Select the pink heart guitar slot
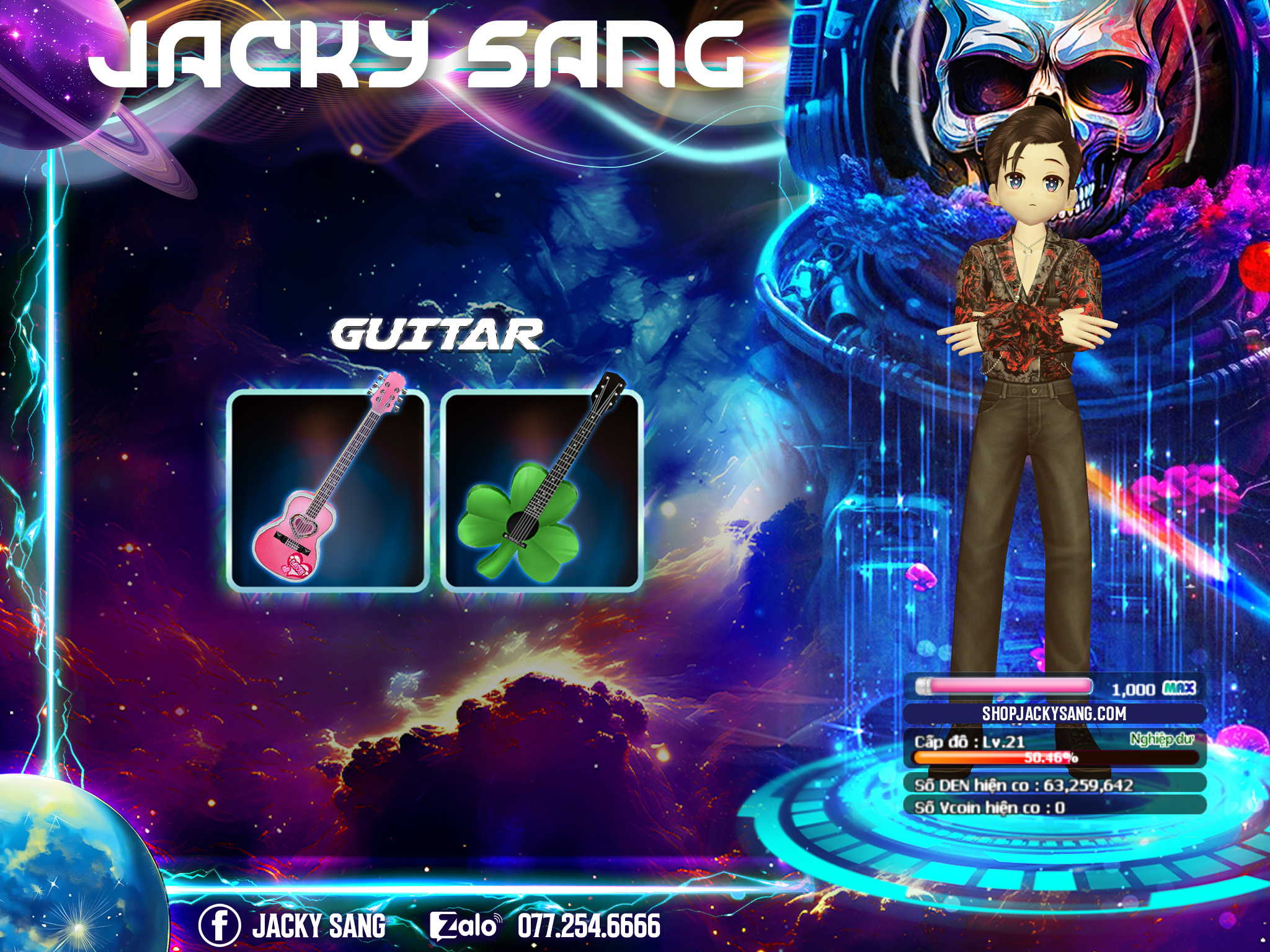This screenshot has width=1270, height=952. pos(327,490)
